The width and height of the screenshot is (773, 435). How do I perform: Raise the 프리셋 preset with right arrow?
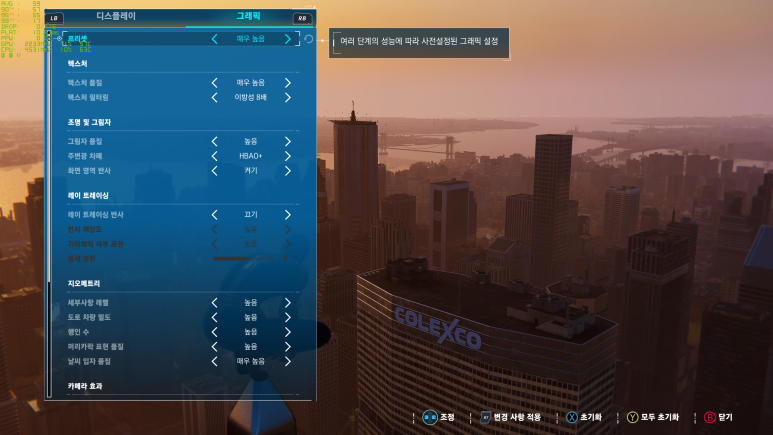tap(288, 39)
